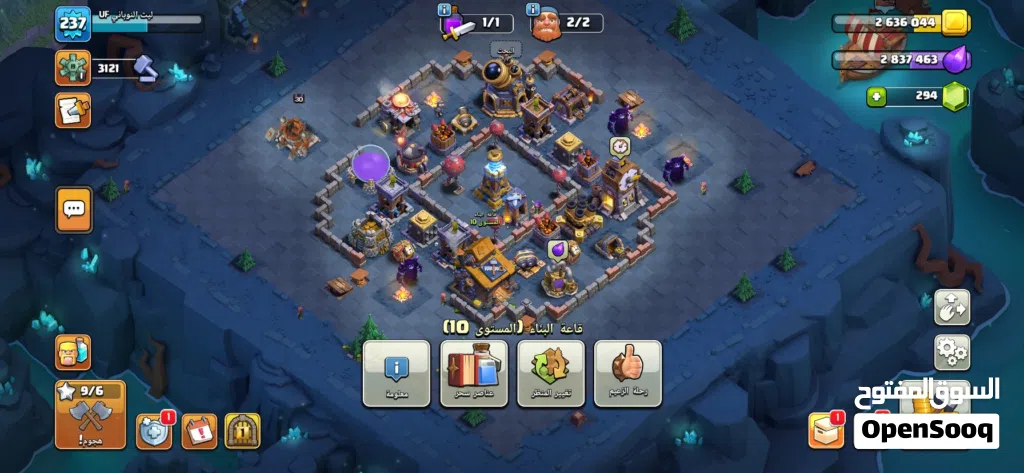Open the mailbox crate with red badge
Screen dimensions: 1024x473
point(826,430)
